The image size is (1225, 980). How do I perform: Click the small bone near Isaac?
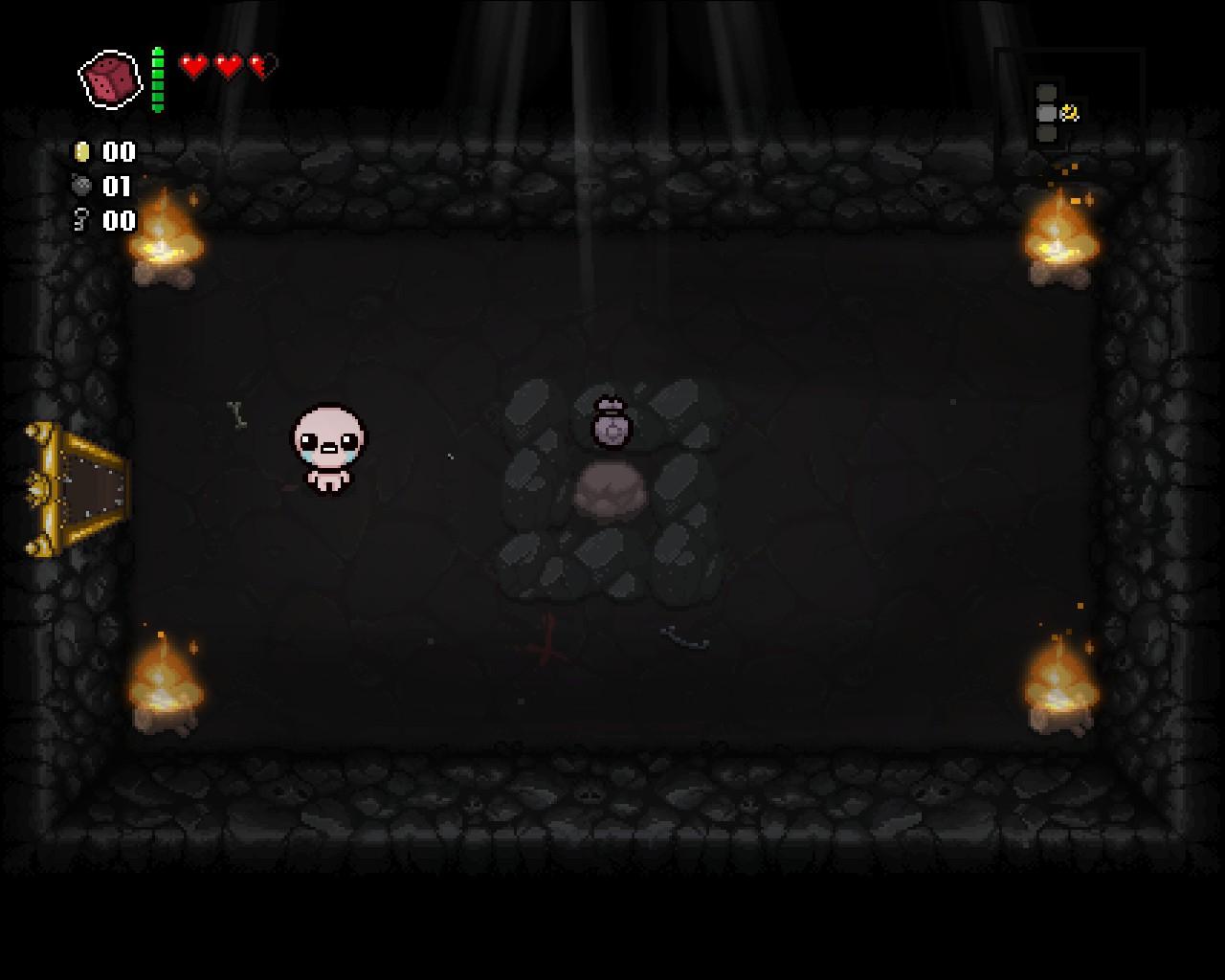tap(235, 413)
